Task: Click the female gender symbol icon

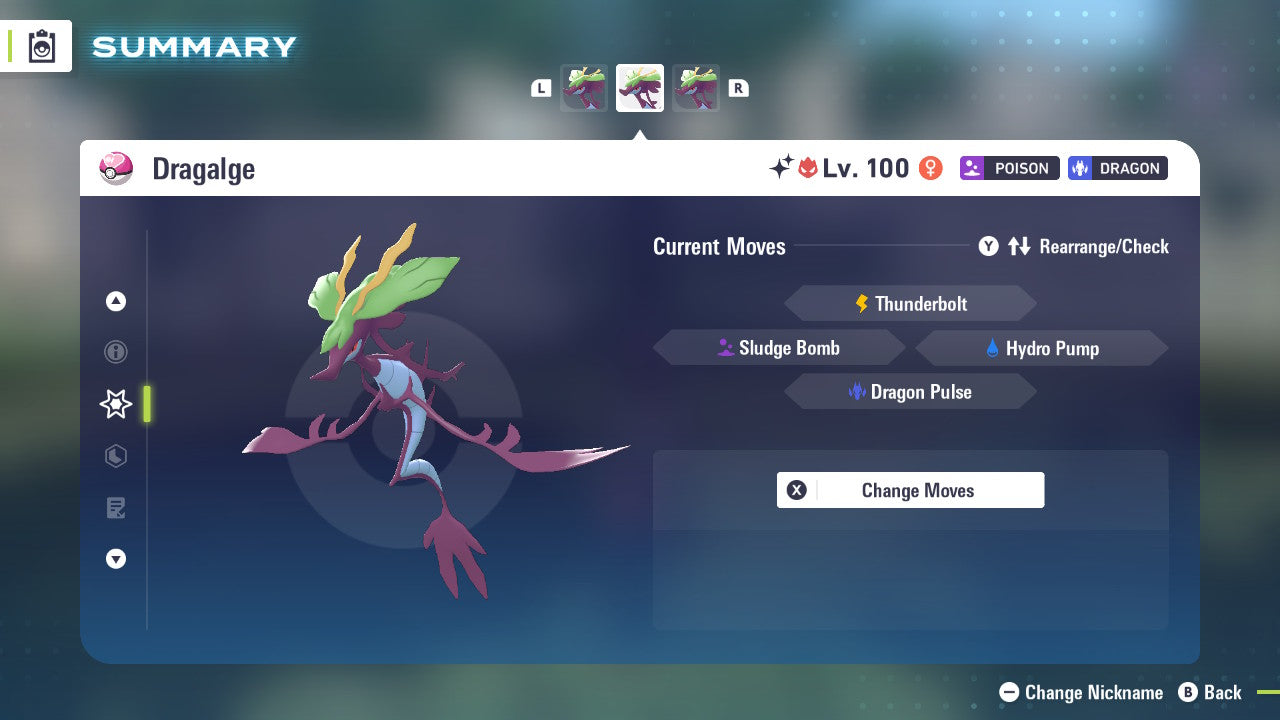Action: pos(929,168)
